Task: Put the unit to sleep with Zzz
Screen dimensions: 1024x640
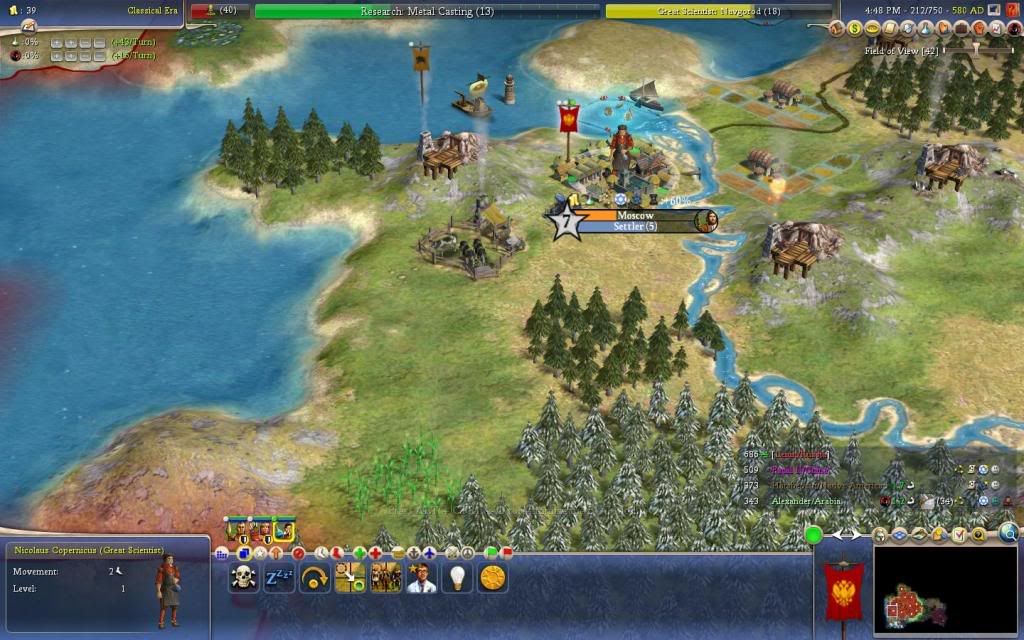Action: 279,577
